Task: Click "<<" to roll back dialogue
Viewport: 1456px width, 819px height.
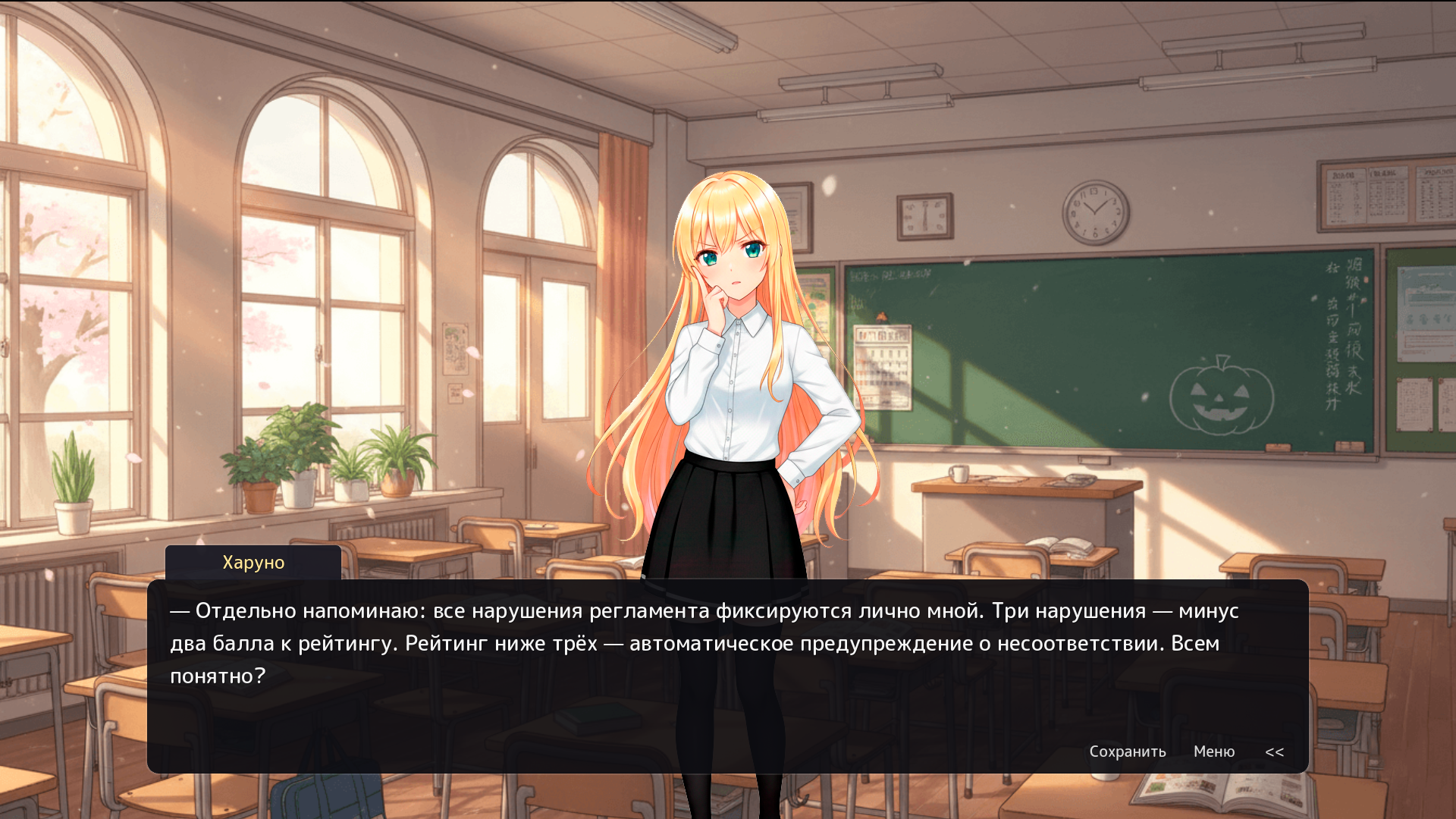Action: [x=1275, y=752]
